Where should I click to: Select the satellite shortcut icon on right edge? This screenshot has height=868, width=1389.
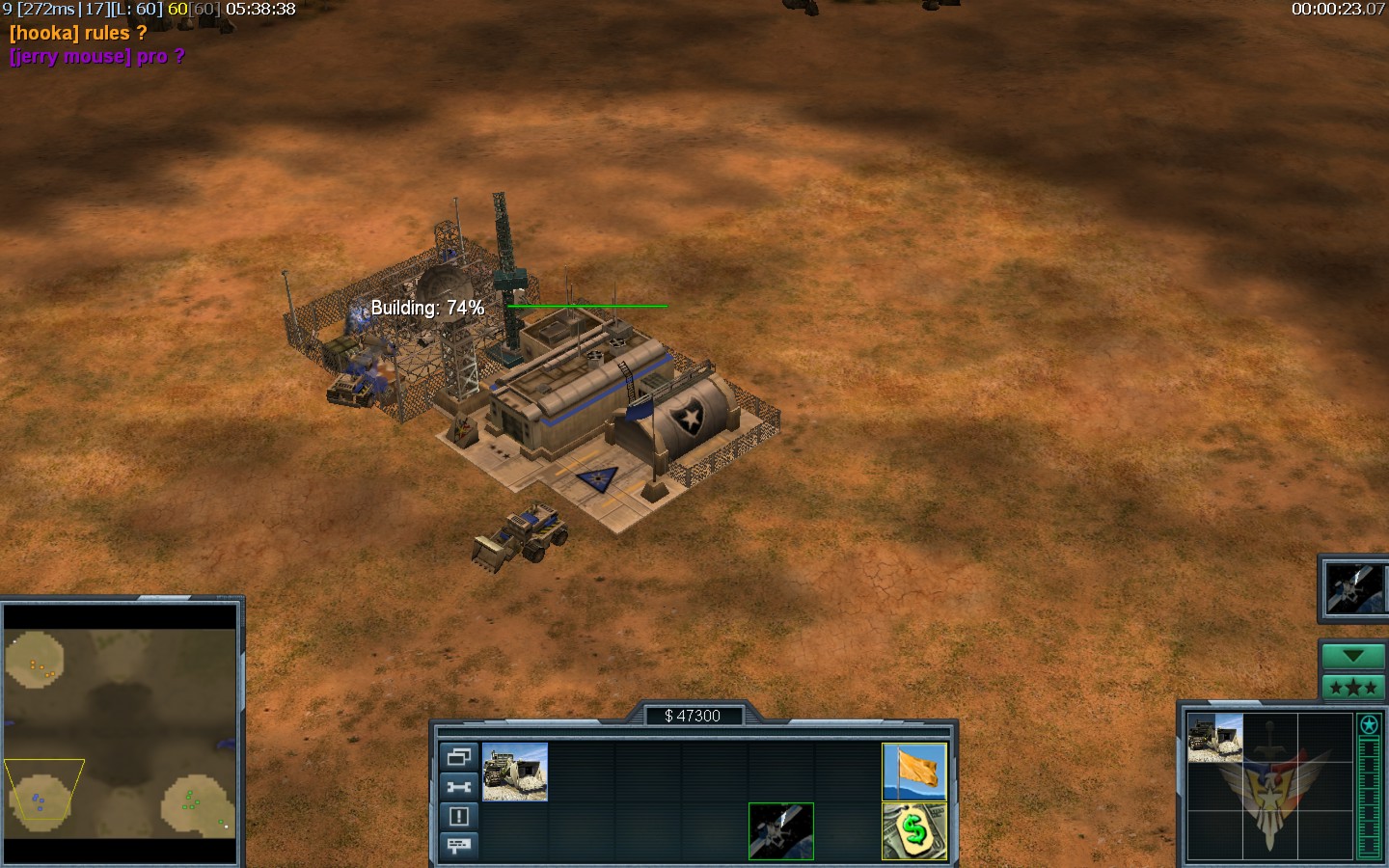coord(1352,588)
